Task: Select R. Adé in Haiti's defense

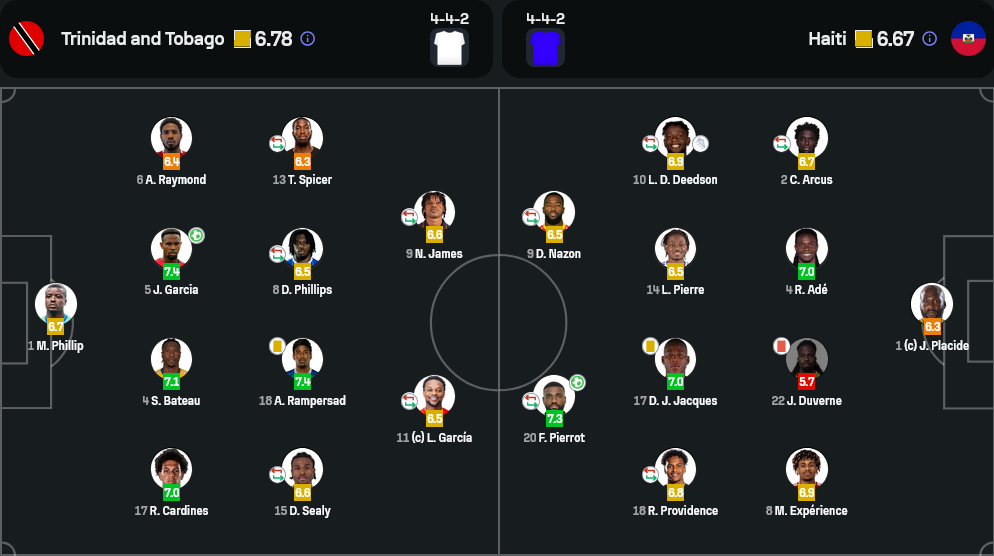Action: coord(806,249)
